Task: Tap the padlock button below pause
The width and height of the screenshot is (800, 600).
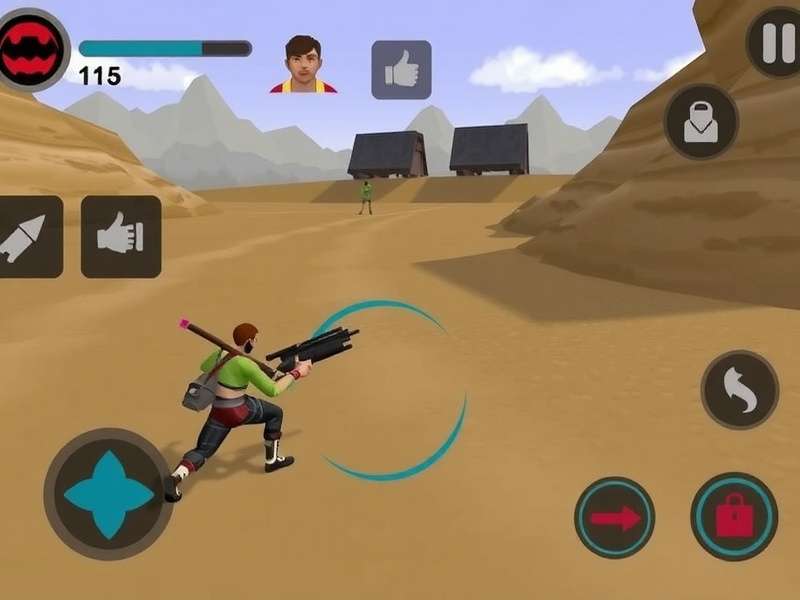Action: coord(701,121)
